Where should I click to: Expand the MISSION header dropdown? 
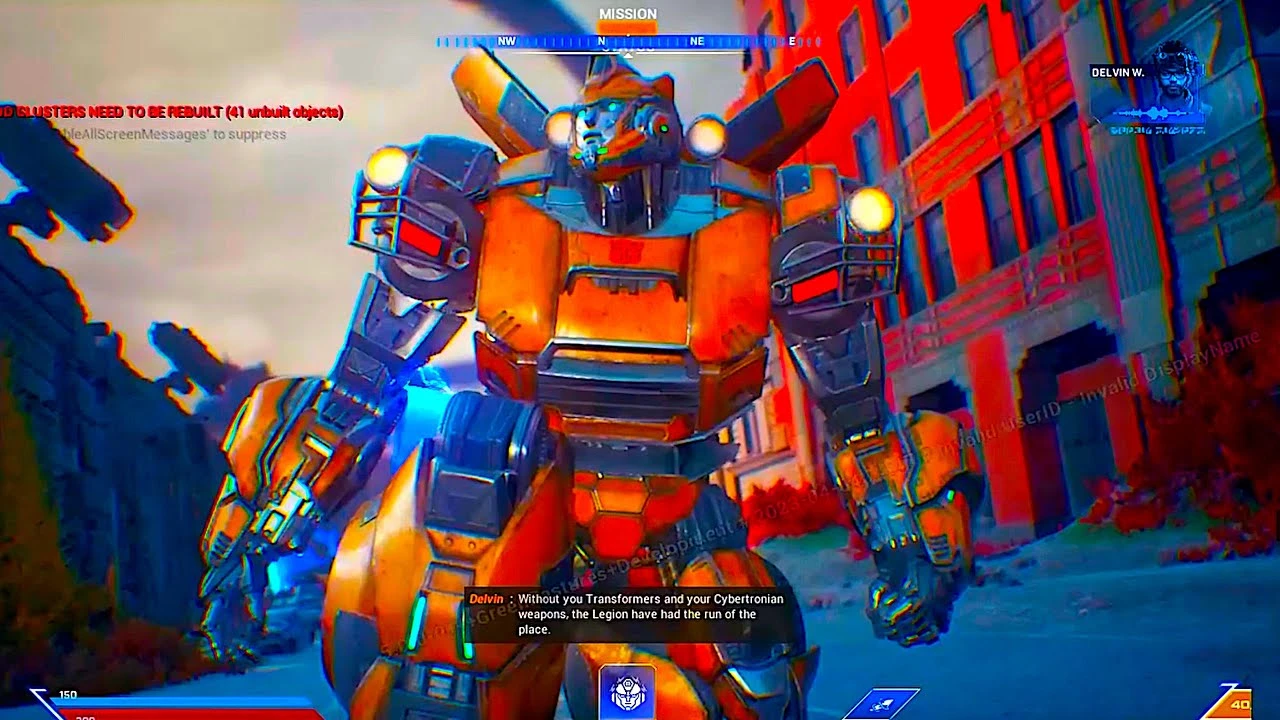(628, 14)
